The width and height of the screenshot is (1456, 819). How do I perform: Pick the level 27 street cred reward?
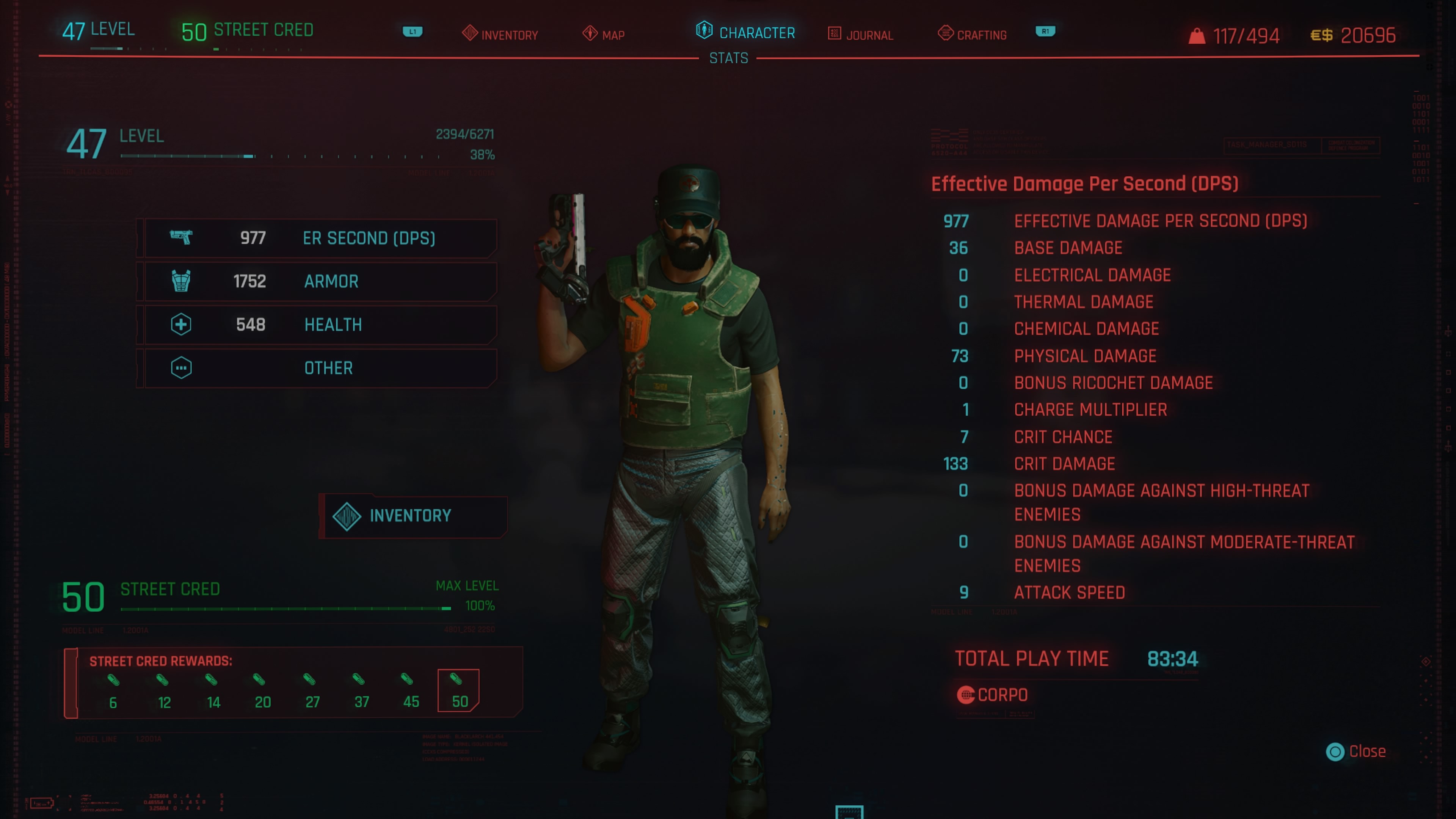click(x=312, y=691)
